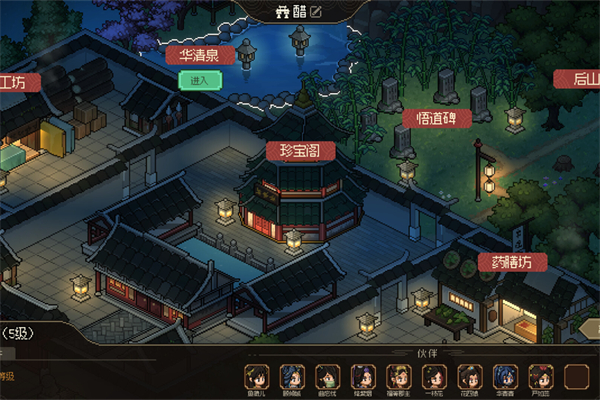This screenshot has height=400, width=600.
Task: Edit the sect name with the pencil icon
Action: 317,12
